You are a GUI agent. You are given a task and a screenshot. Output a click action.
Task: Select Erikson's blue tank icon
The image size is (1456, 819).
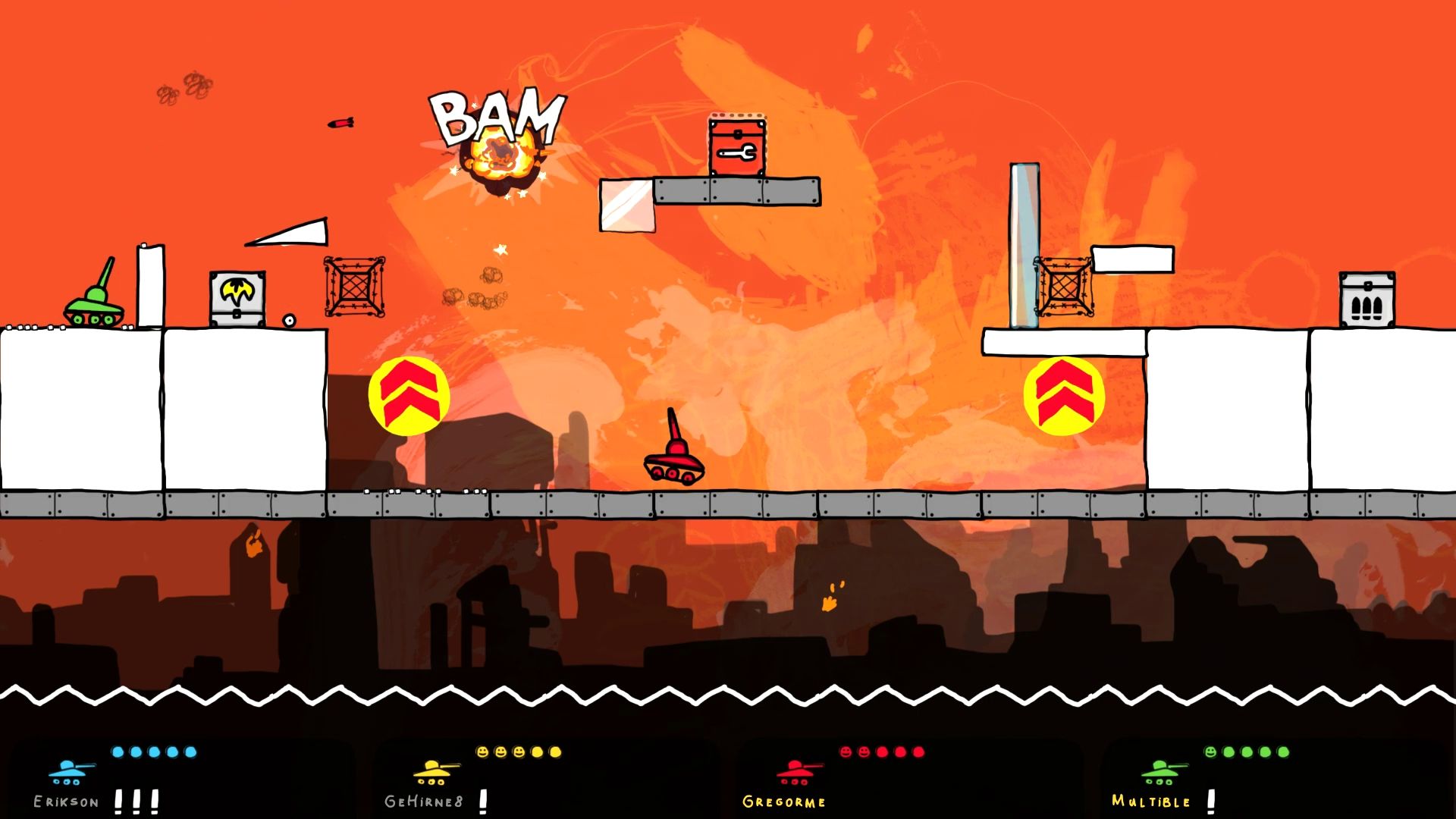tap(70, 772)
